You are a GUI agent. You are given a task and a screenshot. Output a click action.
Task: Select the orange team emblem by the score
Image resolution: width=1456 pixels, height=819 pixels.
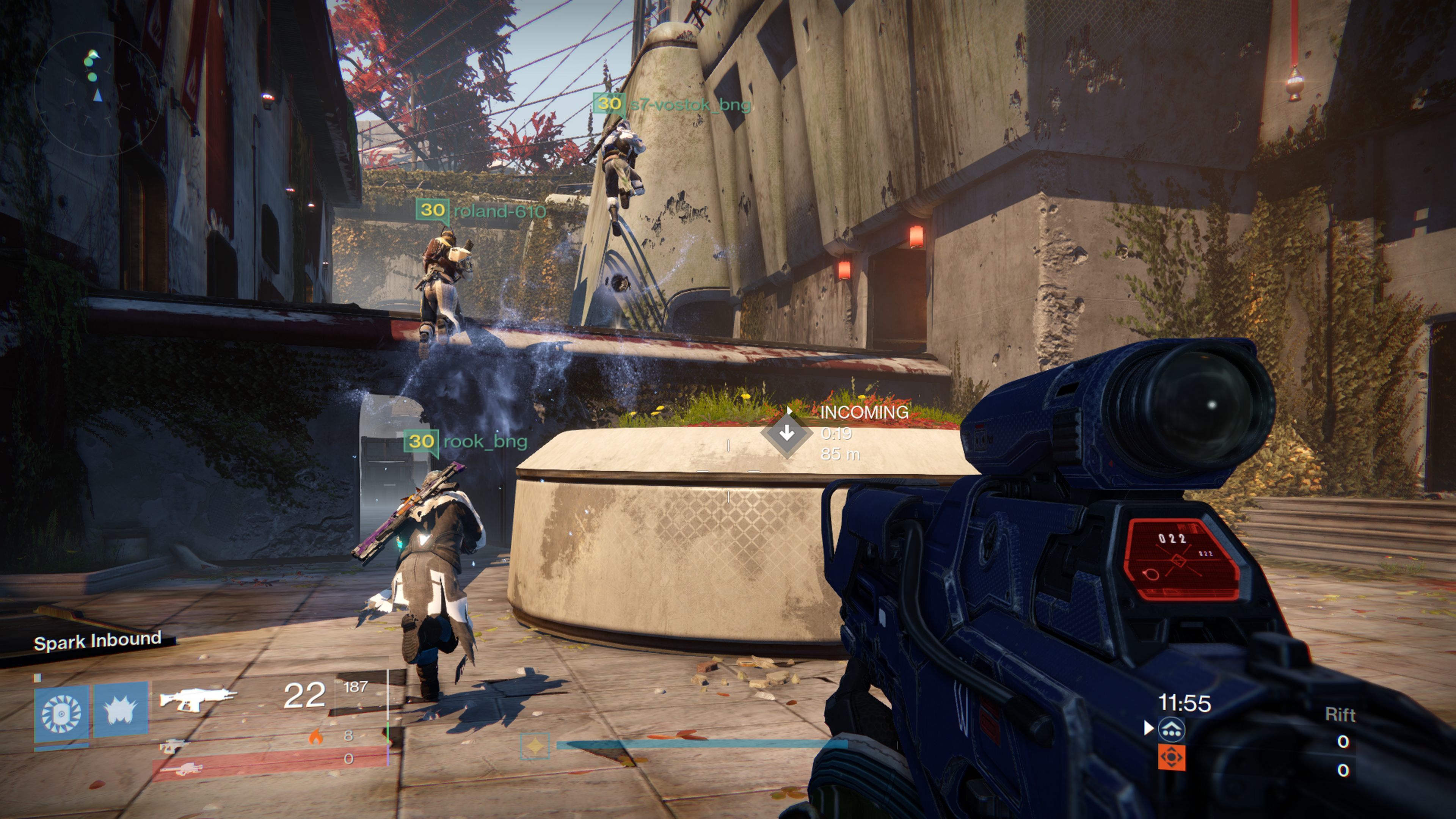pyautogui.click(x=1172, y=757)
